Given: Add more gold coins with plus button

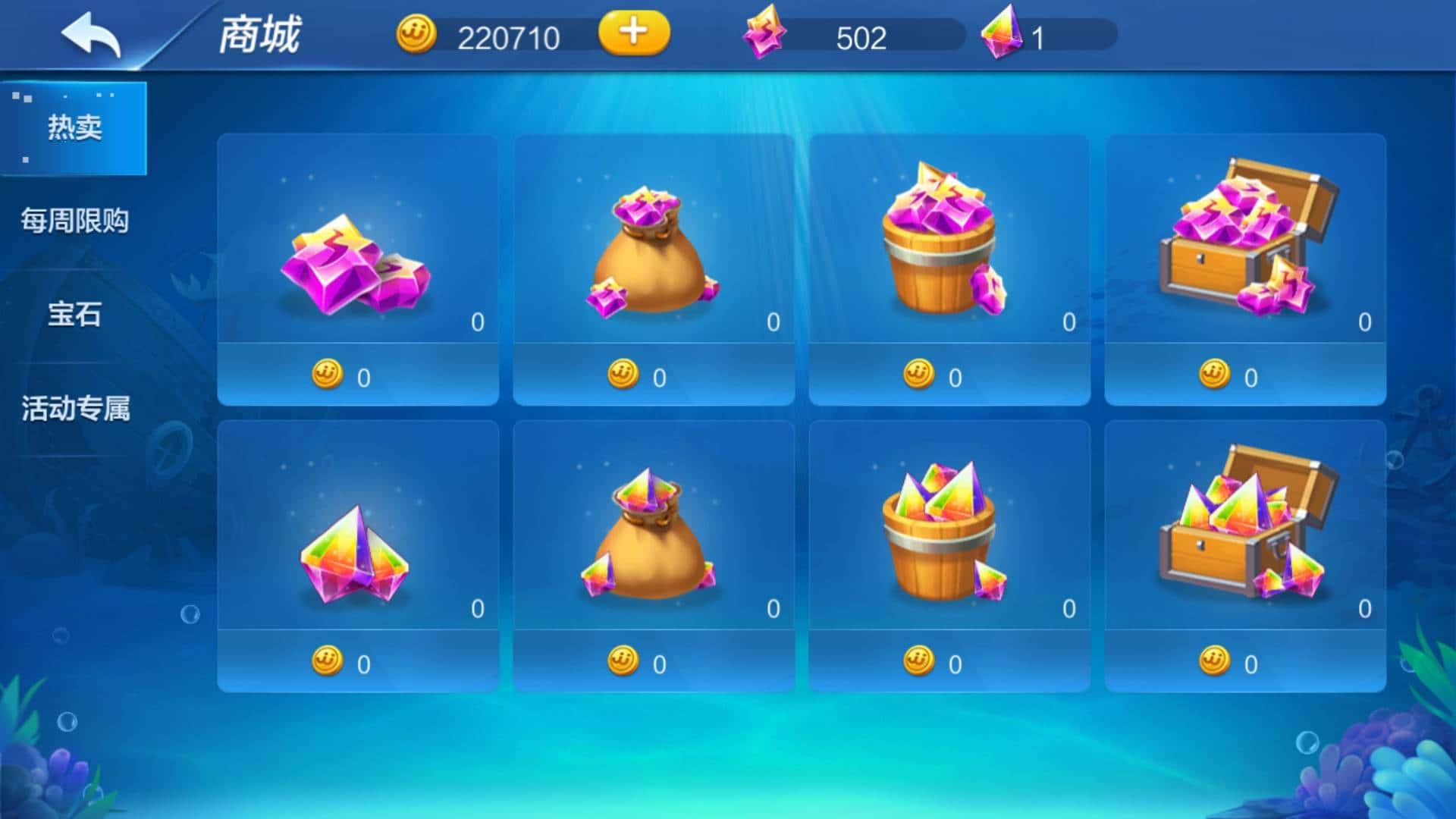Looking at the screenshot, I should (x=633, y=33).
